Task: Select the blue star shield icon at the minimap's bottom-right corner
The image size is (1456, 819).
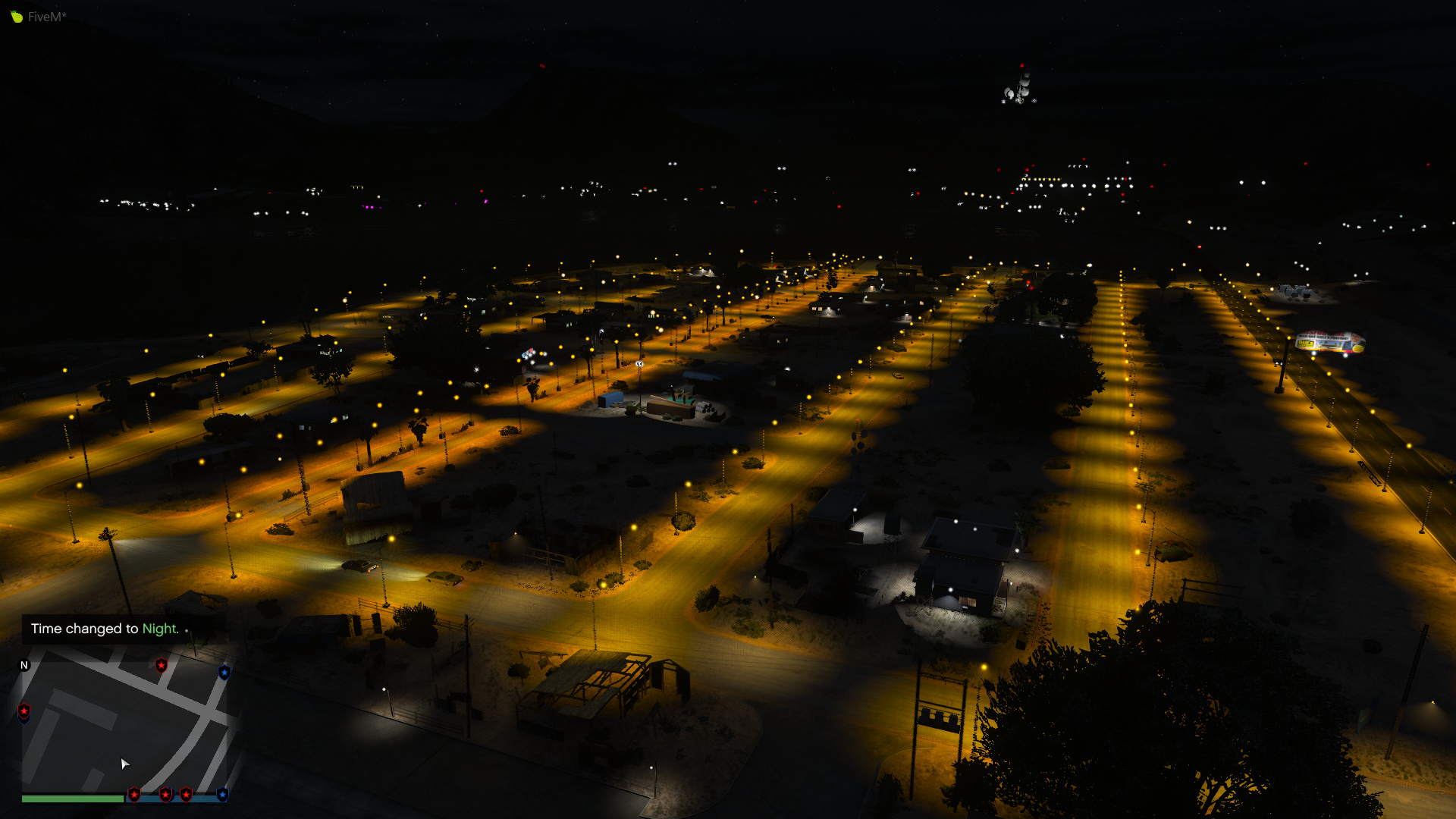Action: (x=222, y=793)
